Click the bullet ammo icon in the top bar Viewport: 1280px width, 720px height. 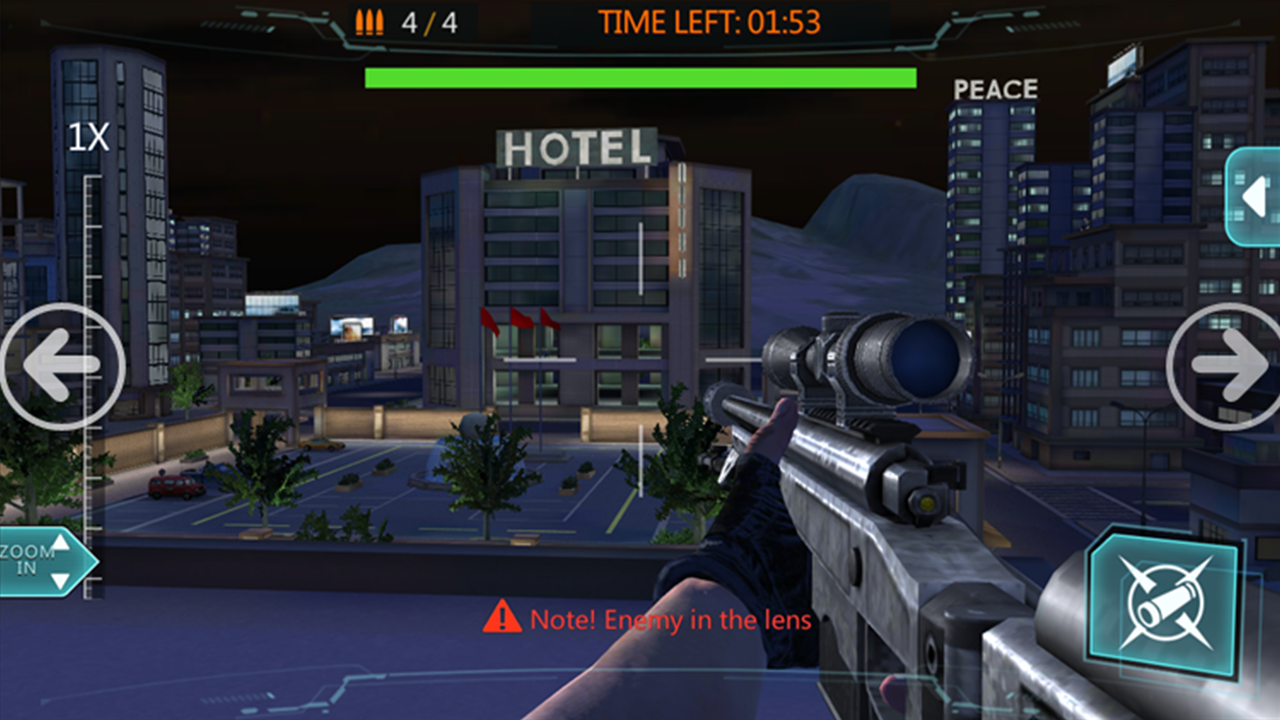point(369,21)
